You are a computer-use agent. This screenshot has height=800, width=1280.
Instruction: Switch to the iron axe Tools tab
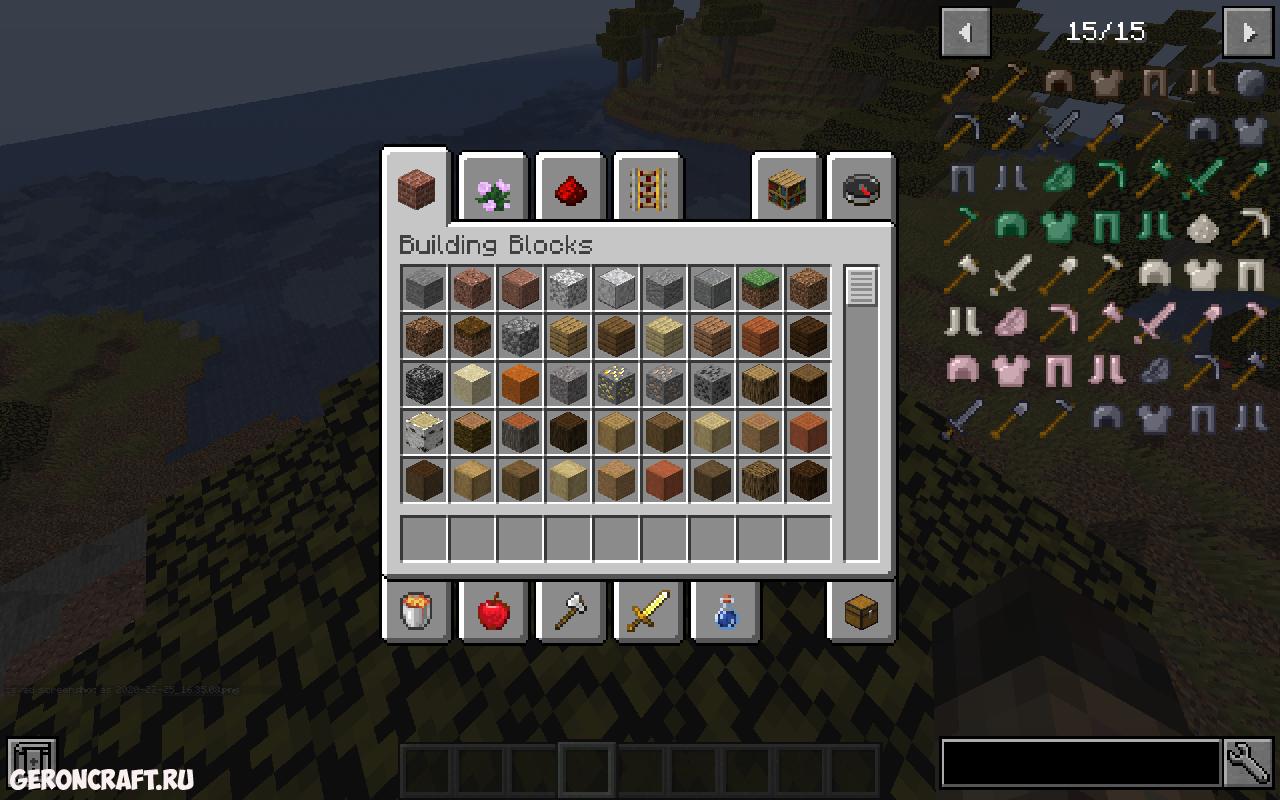570,610
